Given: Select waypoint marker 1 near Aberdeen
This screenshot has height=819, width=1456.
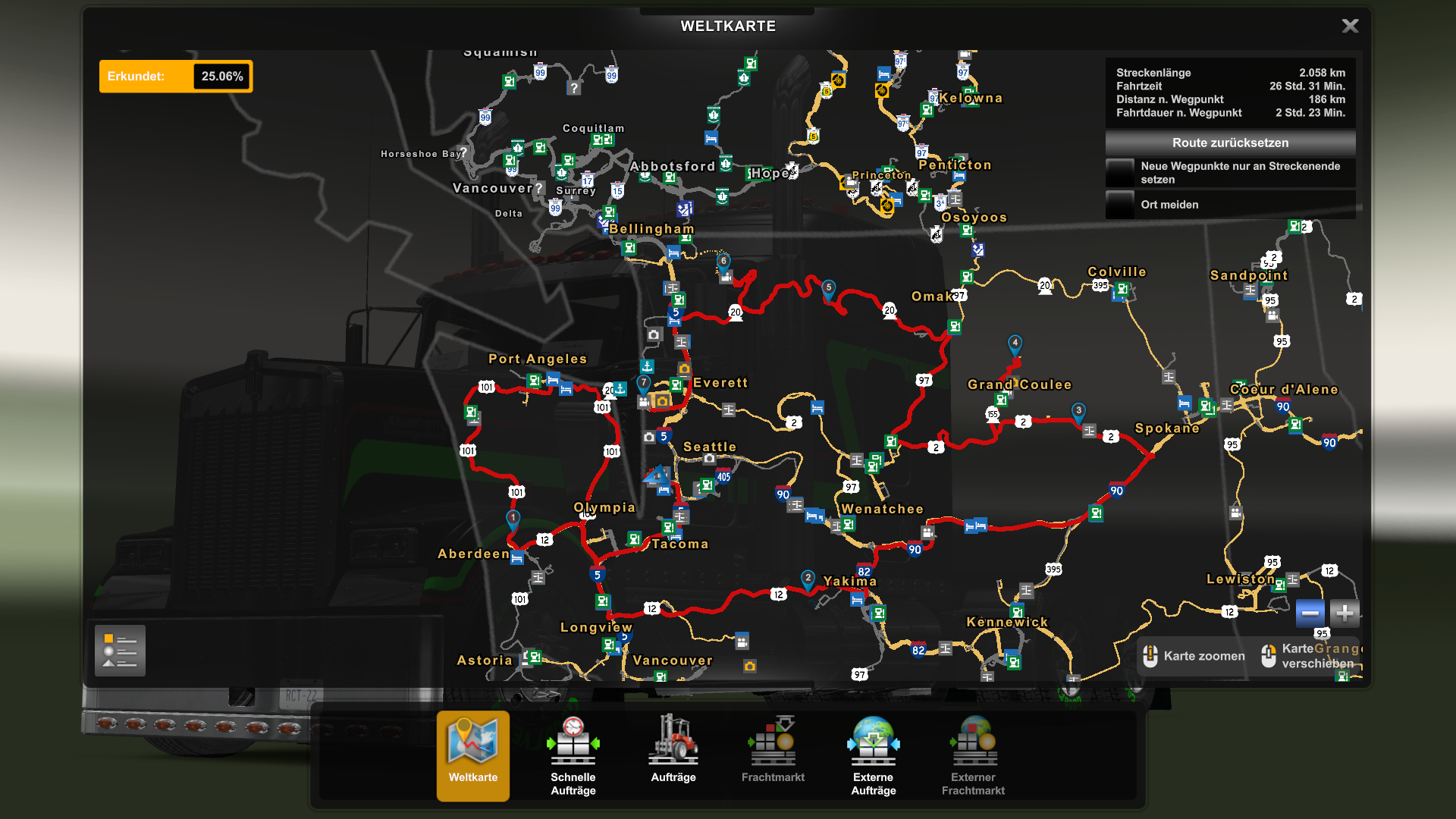Looking at the screenshot, I should 513,516.
